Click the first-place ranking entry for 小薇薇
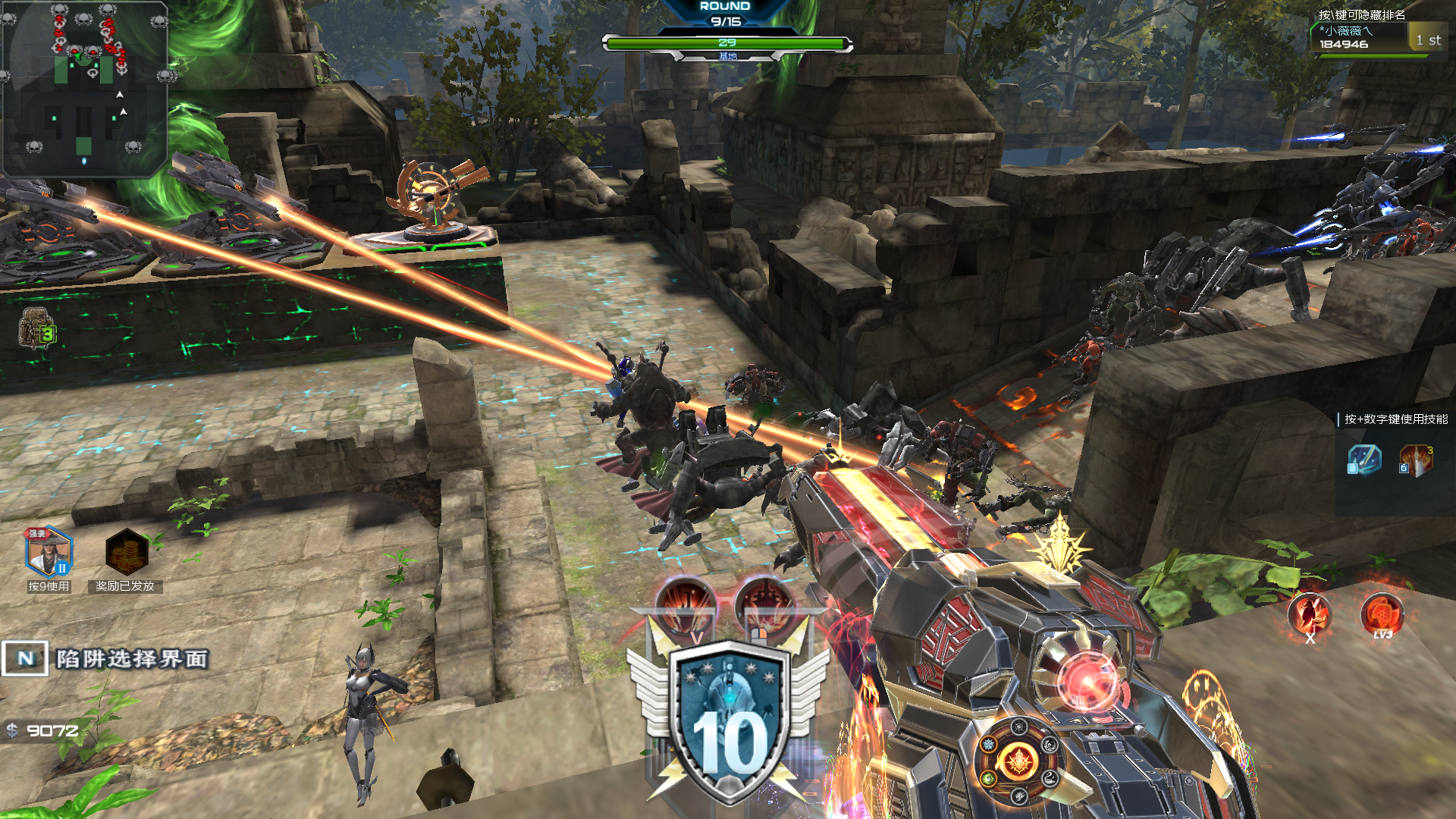This screenshot has width=1456, height=819. click(1379, 37)
